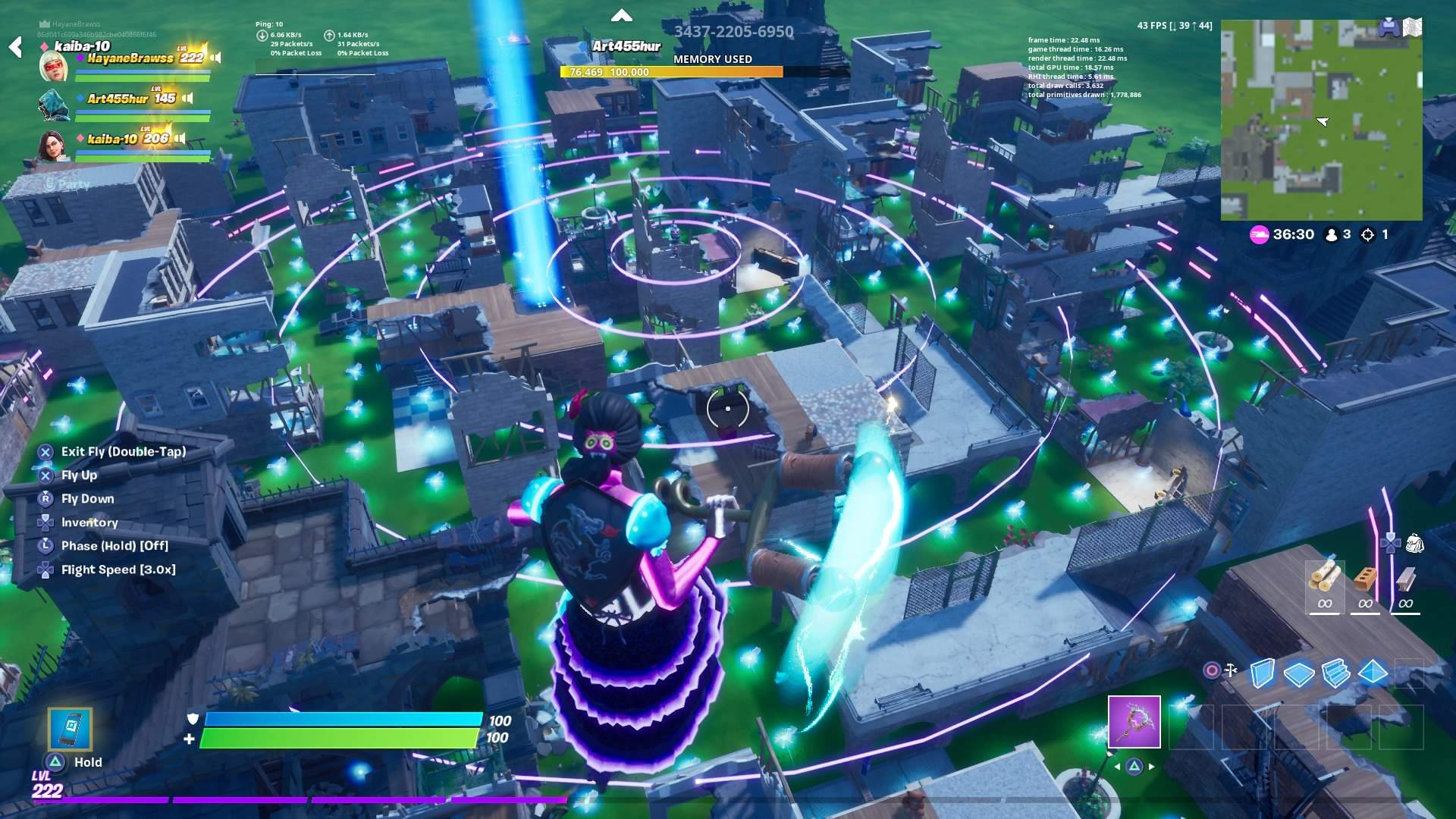Select the roof build piece icon
1456x819 pixels.
coord(1373,672)
